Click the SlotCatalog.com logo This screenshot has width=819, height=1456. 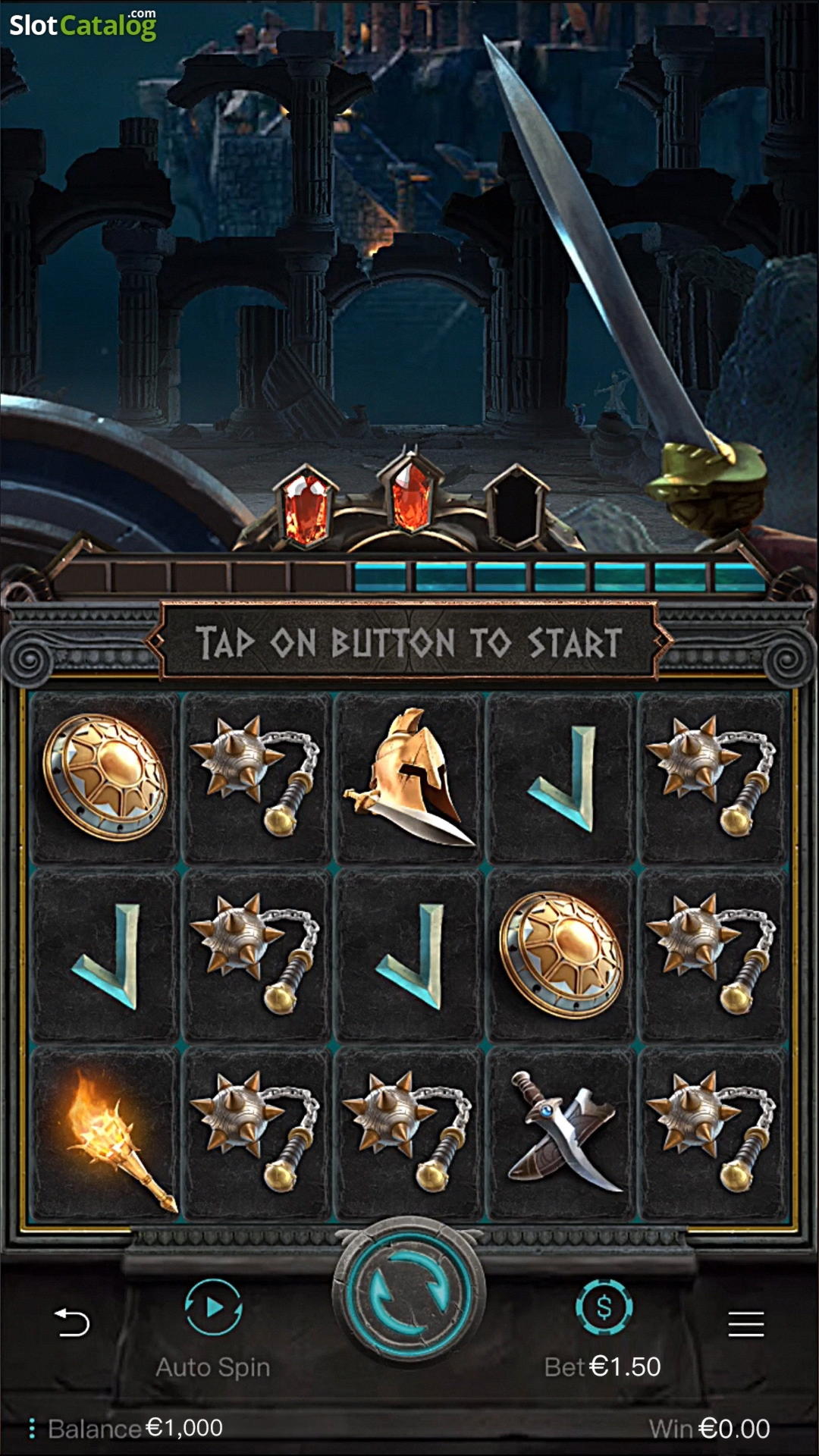tap(83, 24)
